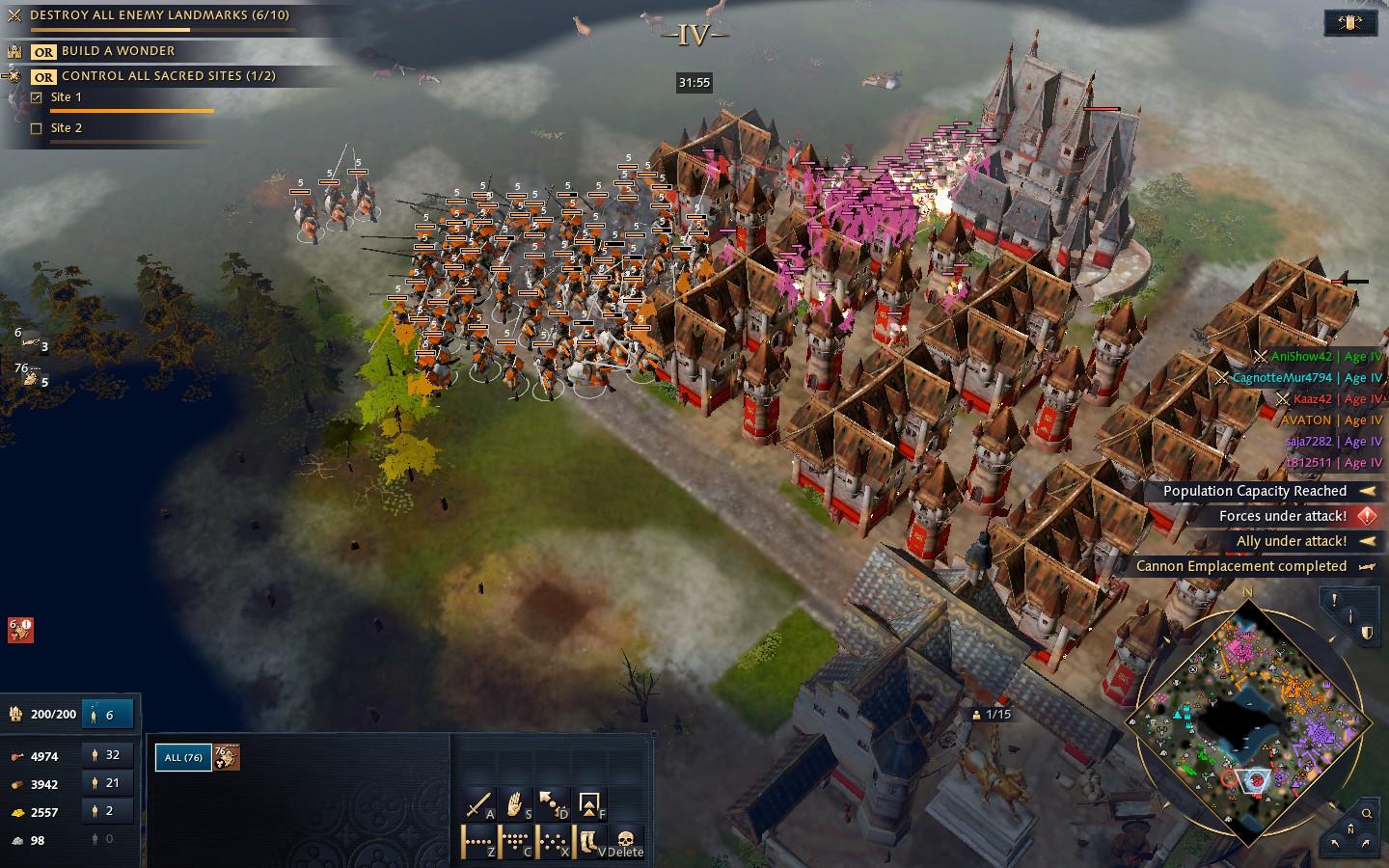Select control group 5 with 76 units

pyautogui.click(x=33, y=376)
